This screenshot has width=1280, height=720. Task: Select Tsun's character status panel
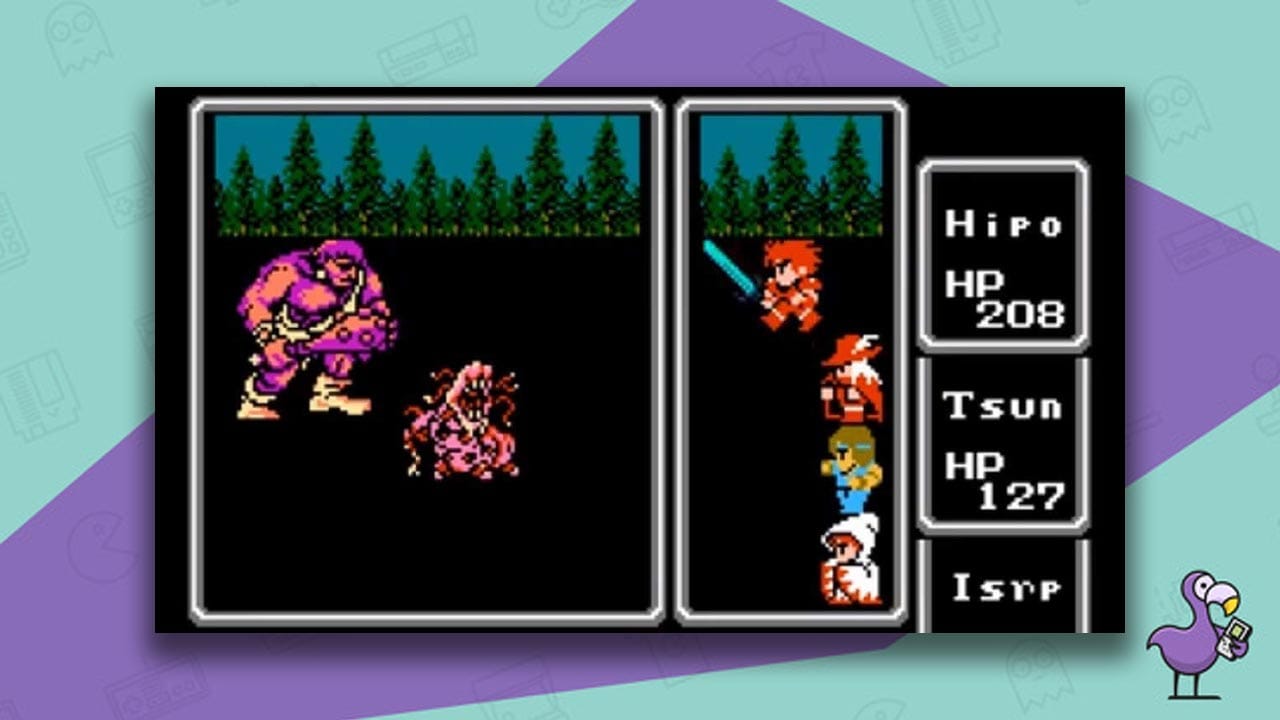(x=1005, y=440)
